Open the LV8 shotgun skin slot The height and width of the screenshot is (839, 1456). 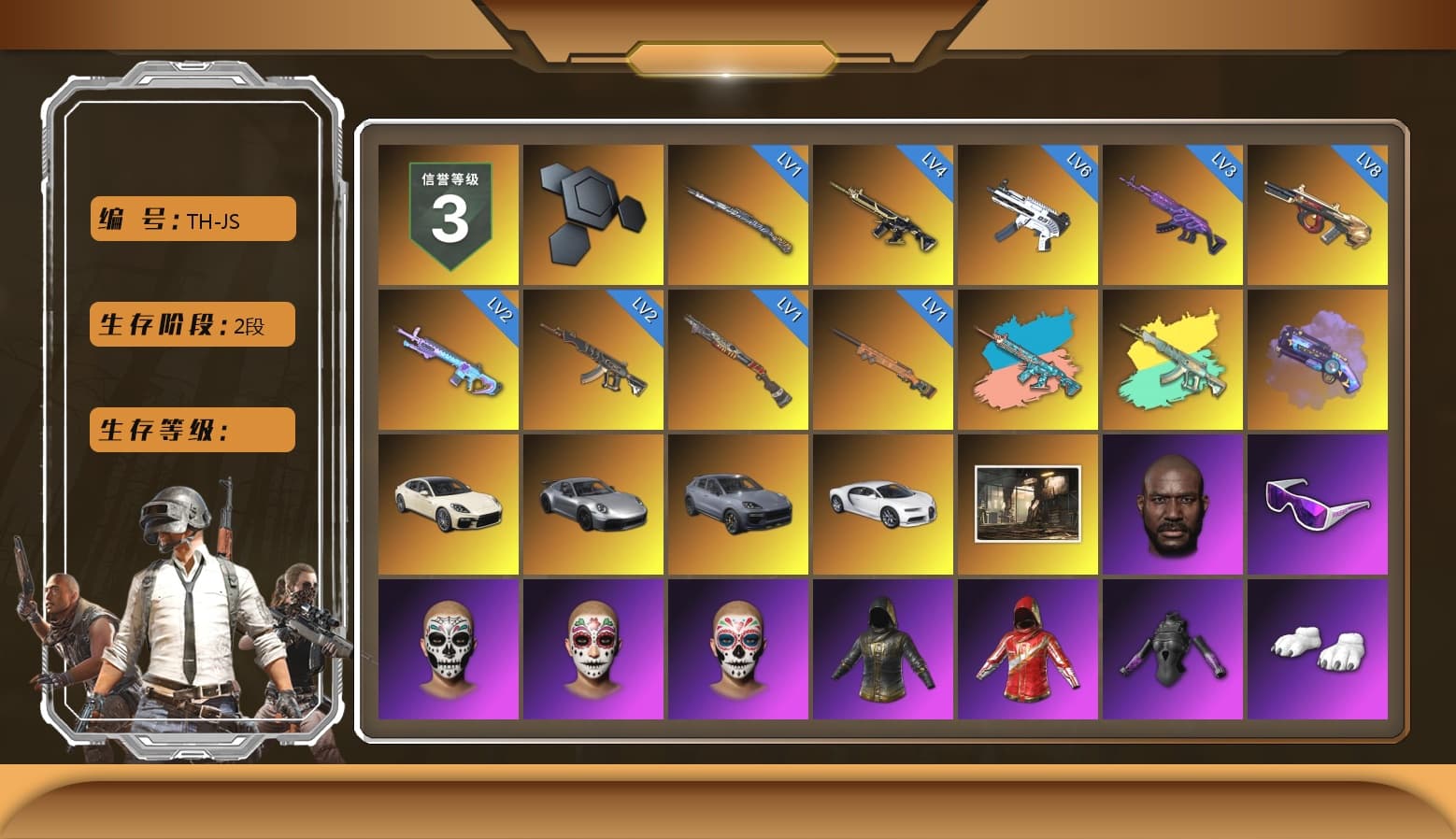(x=1319, y=215)
